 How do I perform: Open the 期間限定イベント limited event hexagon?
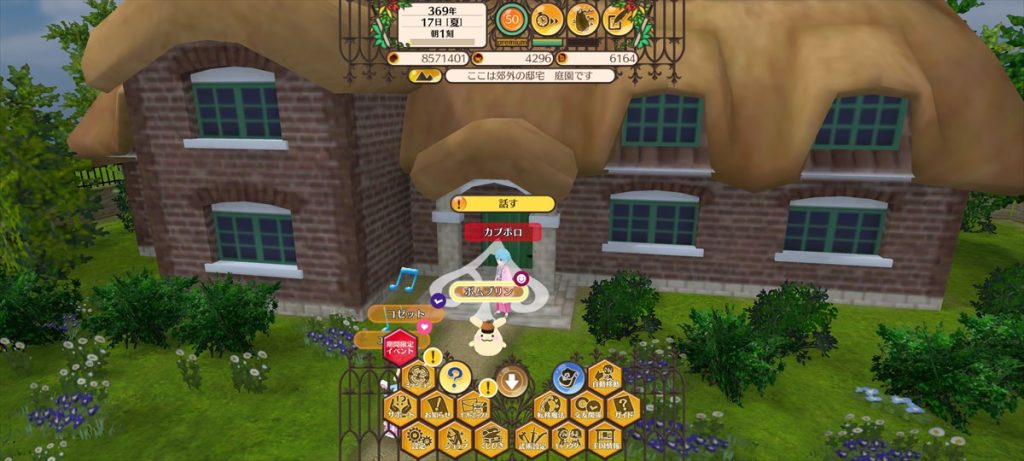[x=400, y=349]
